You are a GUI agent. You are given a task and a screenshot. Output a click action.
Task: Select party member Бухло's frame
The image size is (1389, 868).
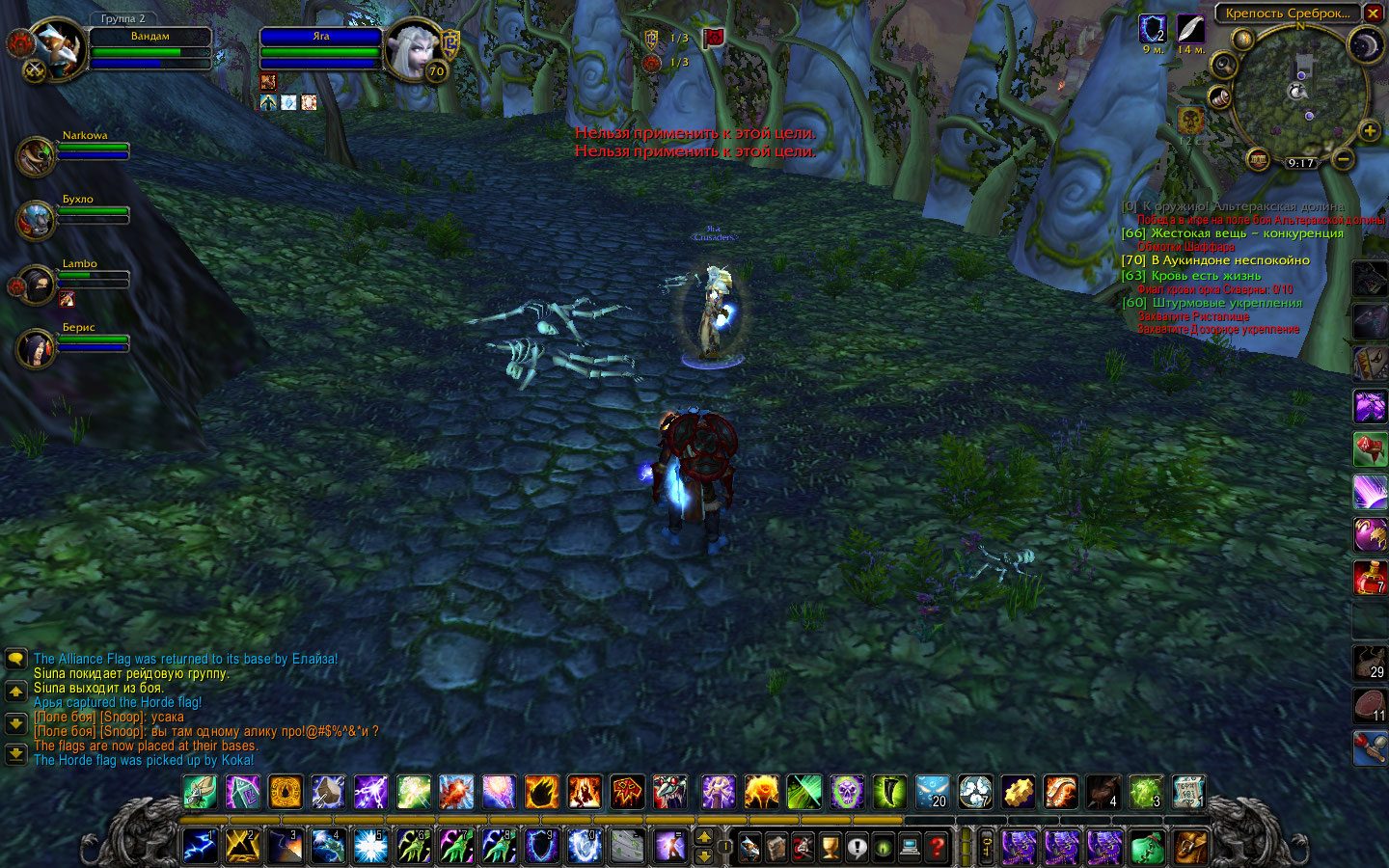pyautogui.click(x=37, y=220)
